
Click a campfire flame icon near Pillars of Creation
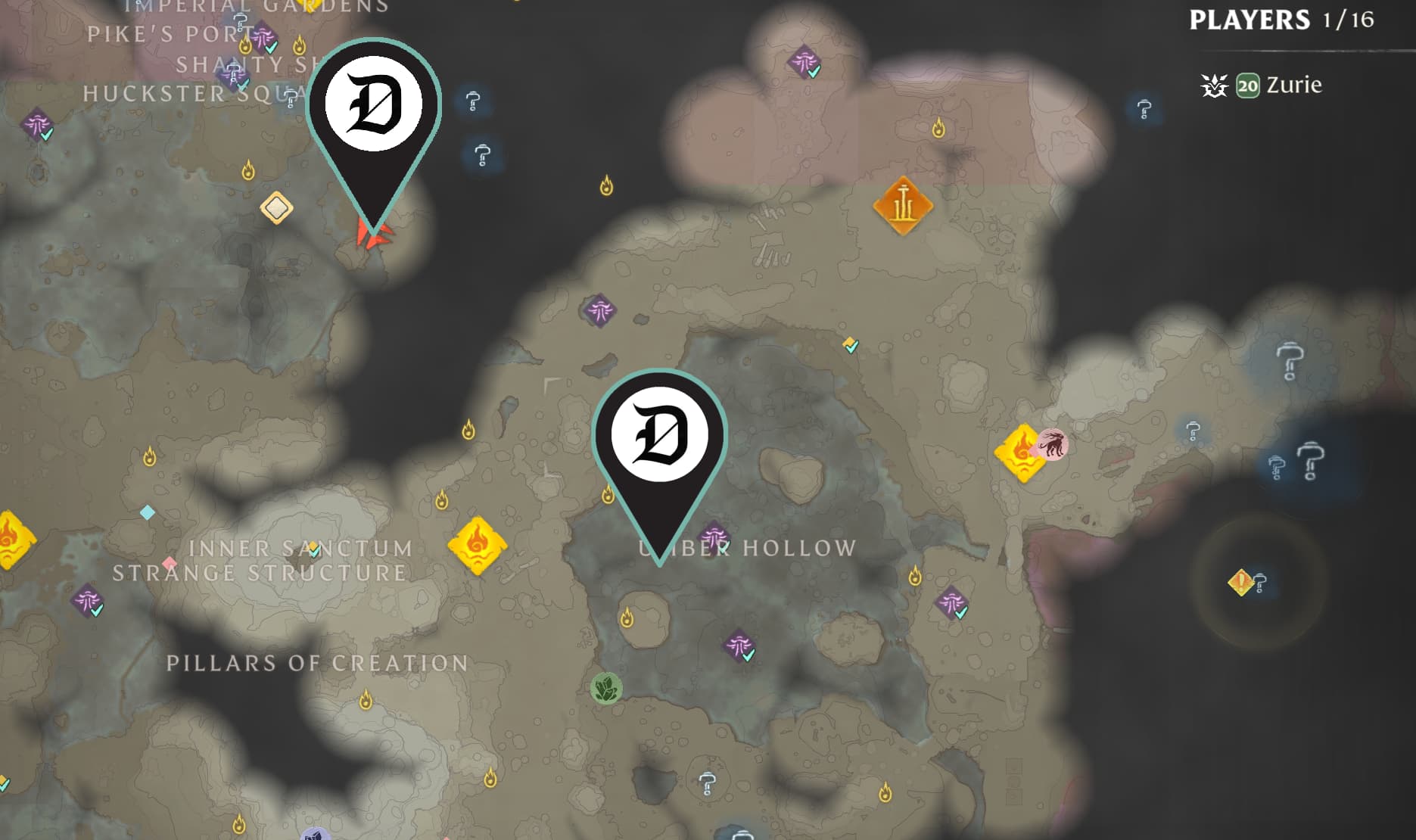(366, 699)
